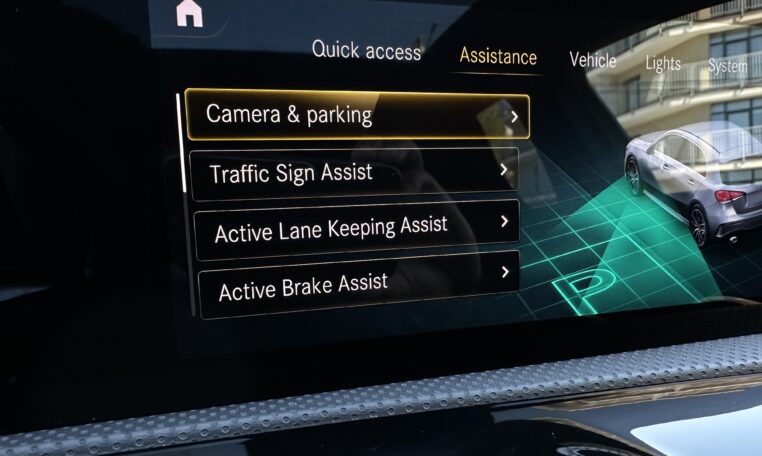Viewport: 762px width, 456px height.
Task: Open the Lights tab
Action: (663, 63)
